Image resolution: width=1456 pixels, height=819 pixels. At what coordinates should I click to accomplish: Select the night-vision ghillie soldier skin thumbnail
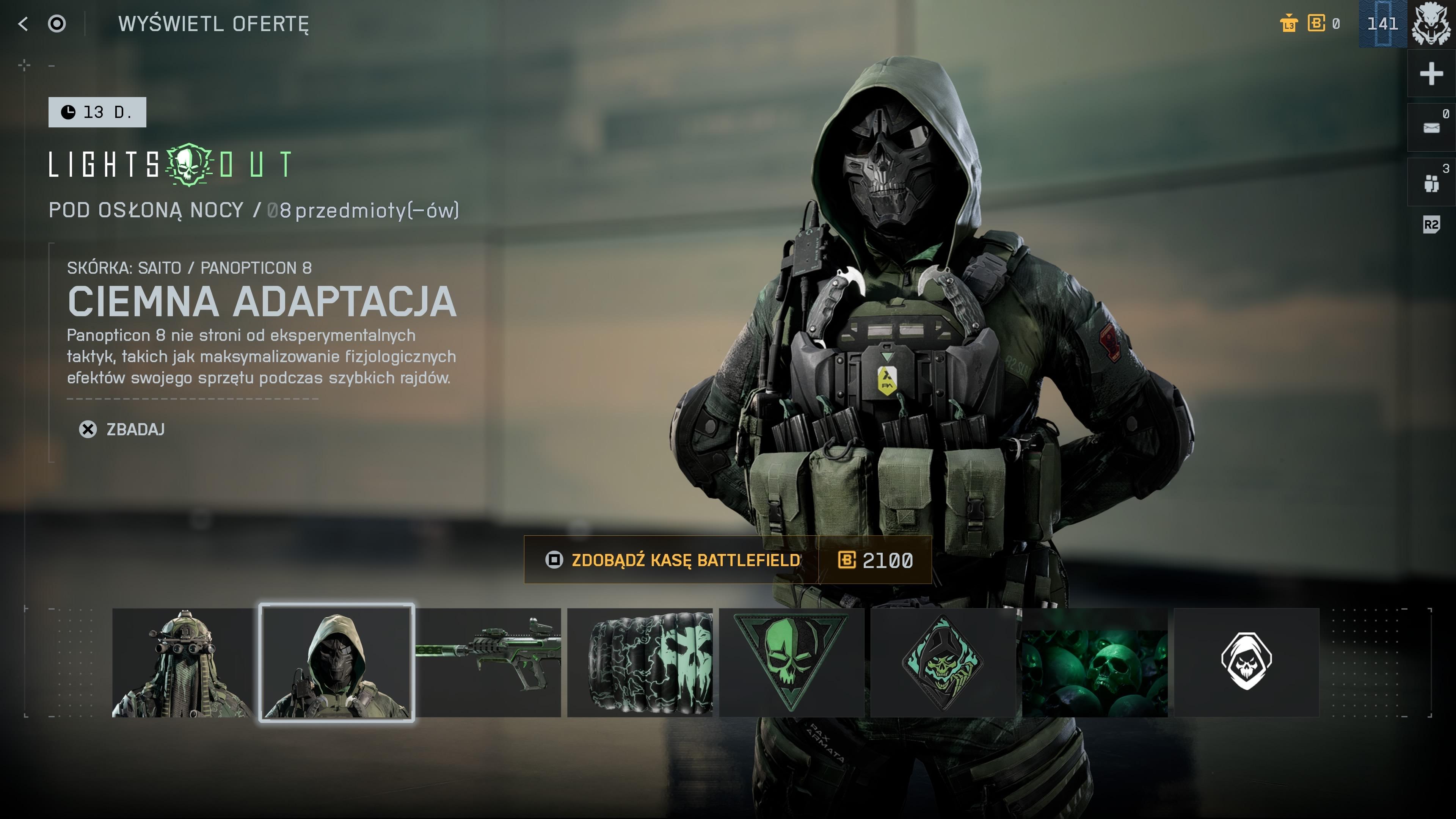(x=184, y=662)
